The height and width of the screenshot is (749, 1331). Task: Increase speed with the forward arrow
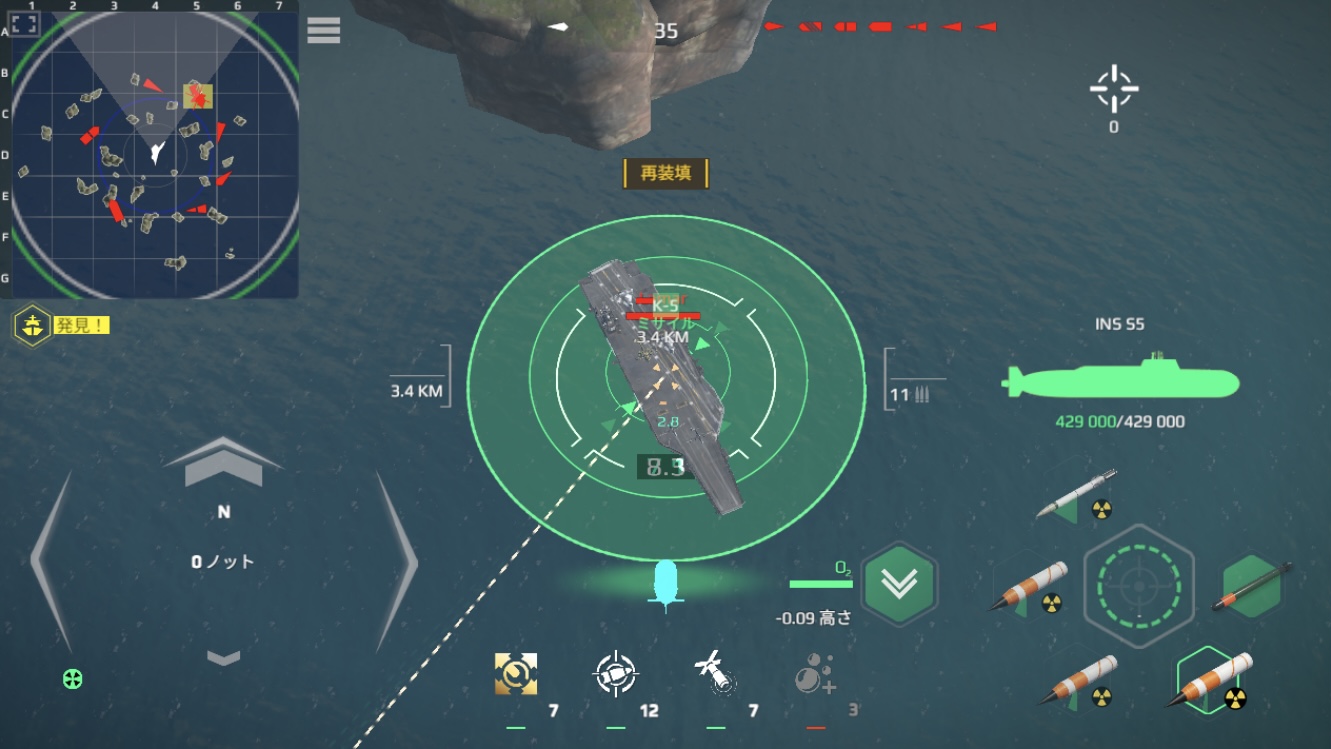point(223,463)
